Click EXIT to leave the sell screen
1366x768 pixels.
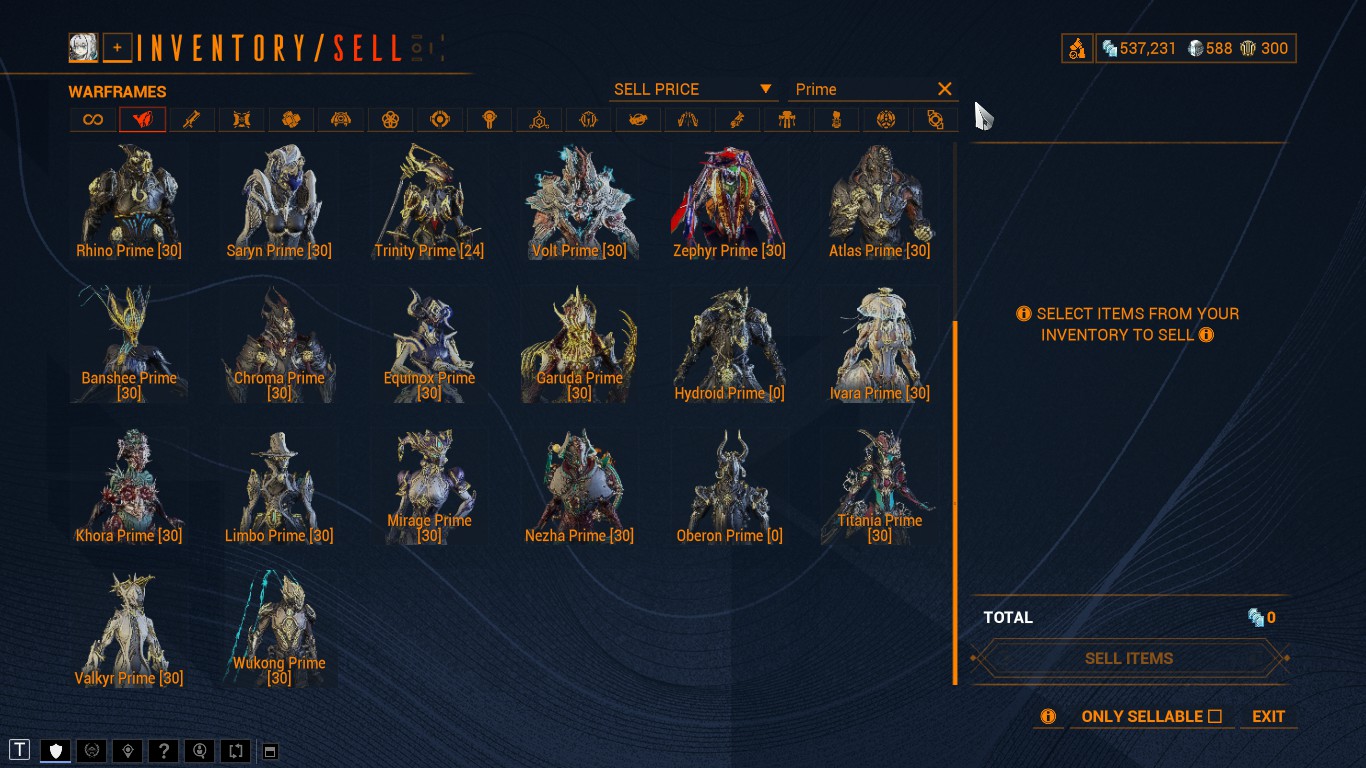pos(1268,716)
